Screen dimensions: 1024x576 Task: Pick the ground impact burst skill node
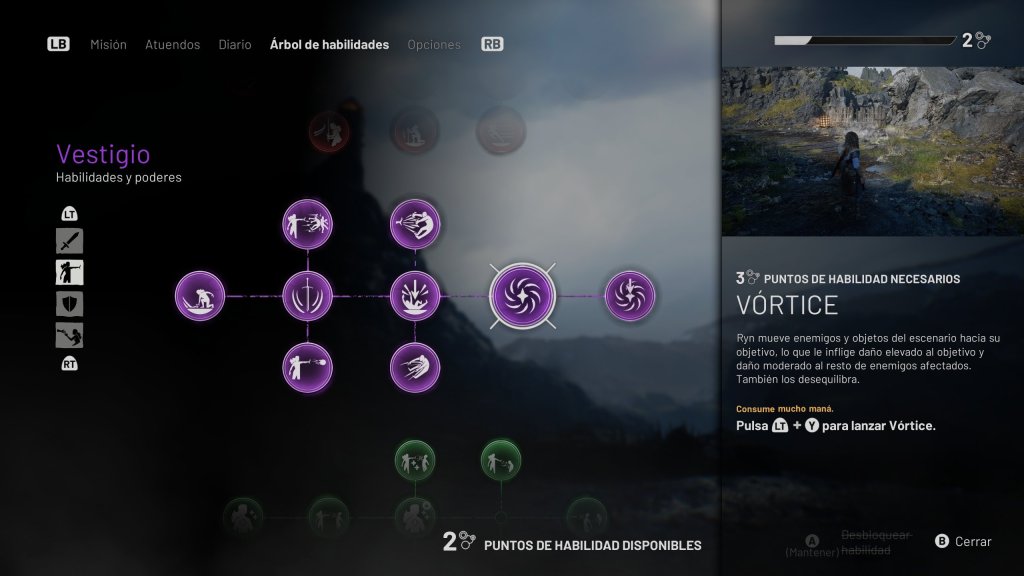tap(415, 296)
